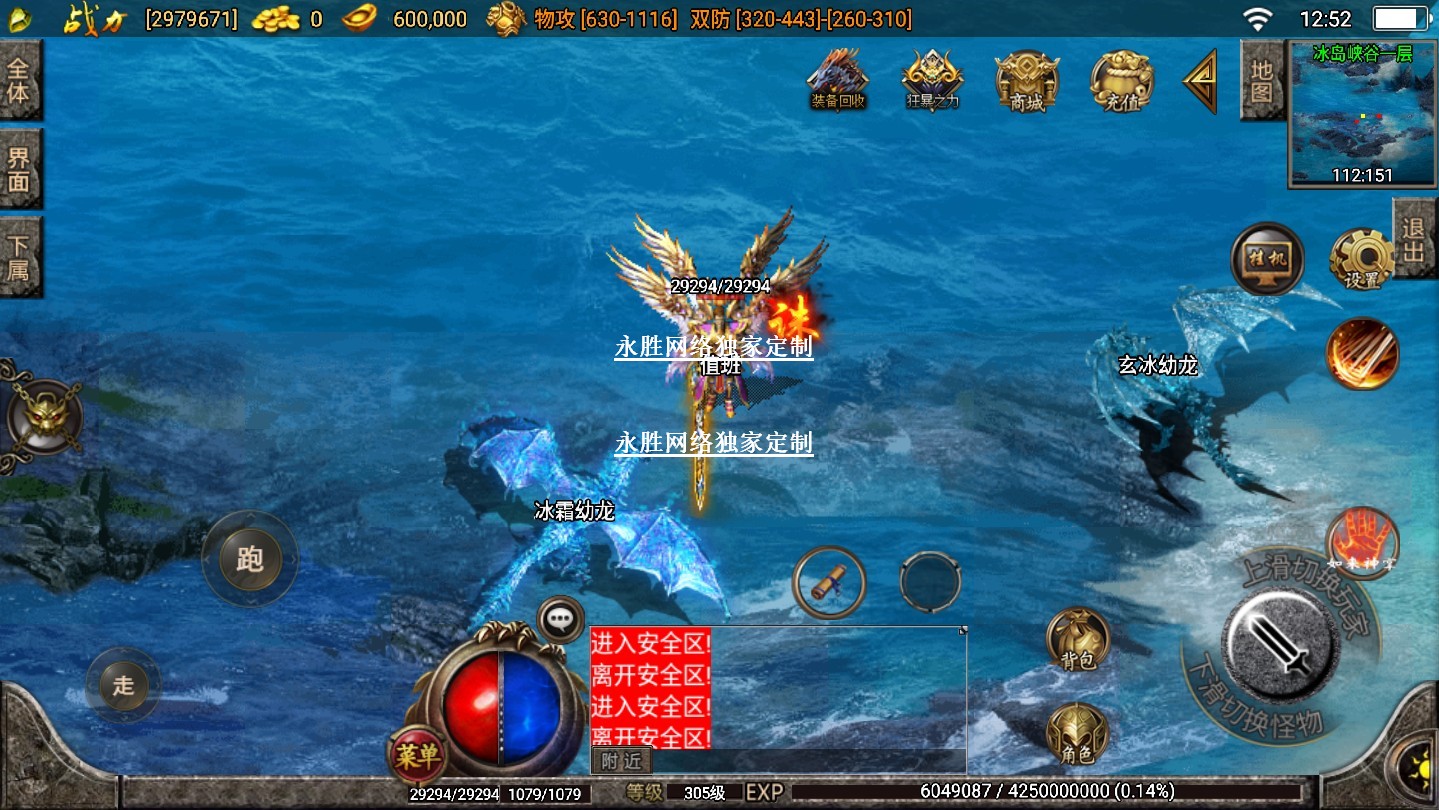Open 设置 settings gear
This screenshot has height=810, width=1439.
click(1362, 260)
